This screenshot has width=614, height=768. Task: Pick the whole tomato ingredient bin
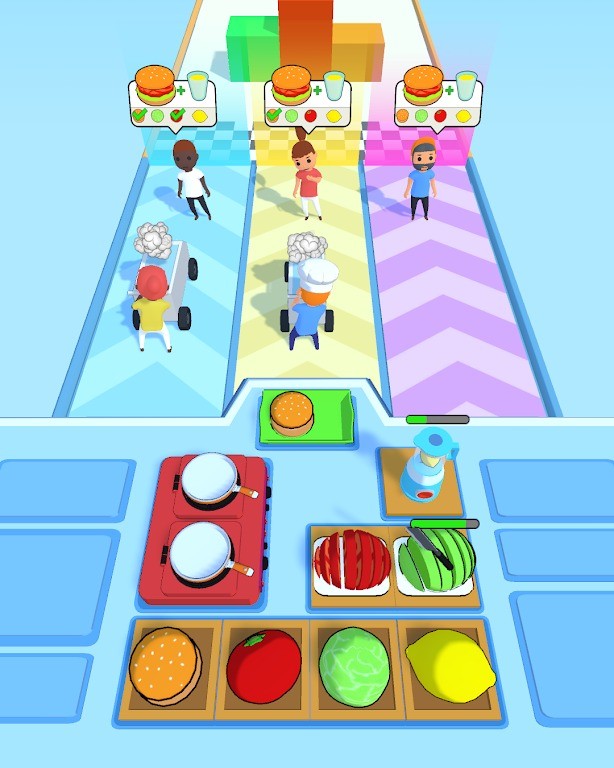click(x=263, y=666)
